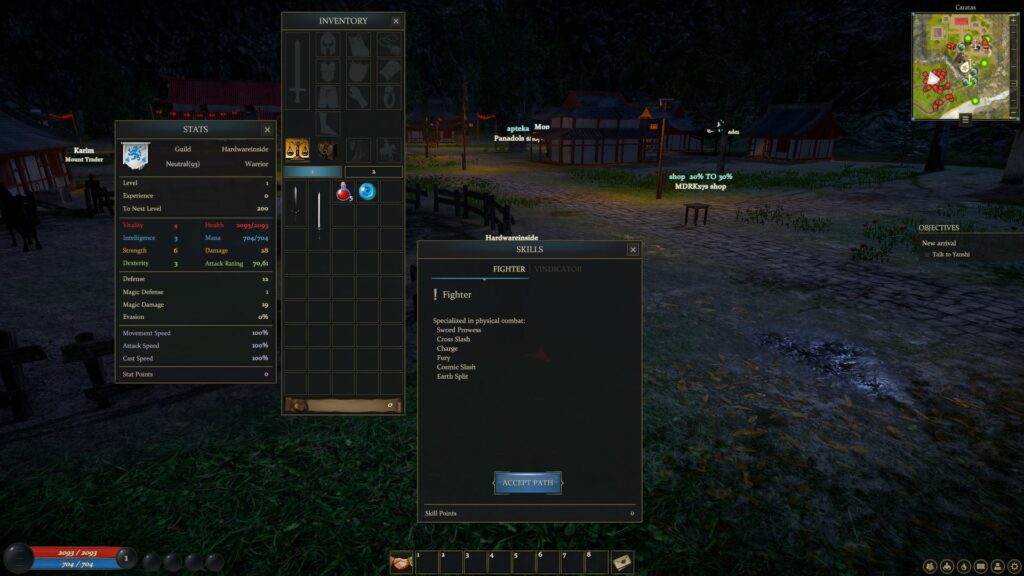
Task: Select the New arrival objective
Action: pyautogui.click(x=939, y=243)
